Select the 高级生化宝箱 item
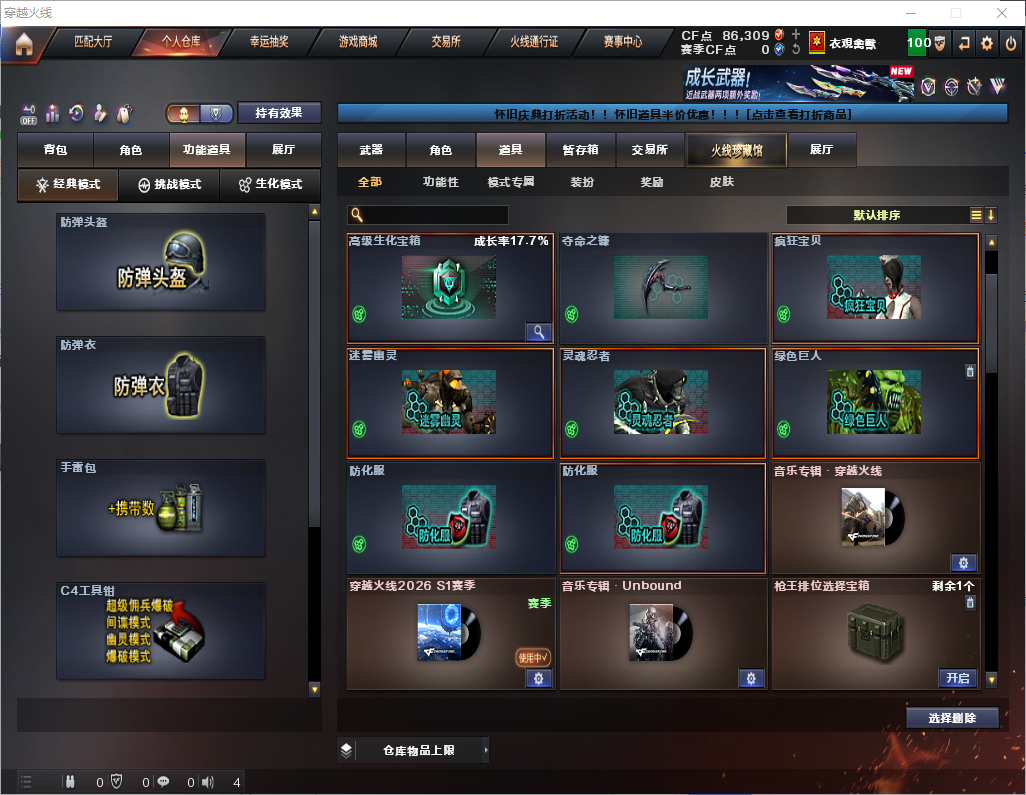This screenshot has height=795, width=1026. click(449, 289)
